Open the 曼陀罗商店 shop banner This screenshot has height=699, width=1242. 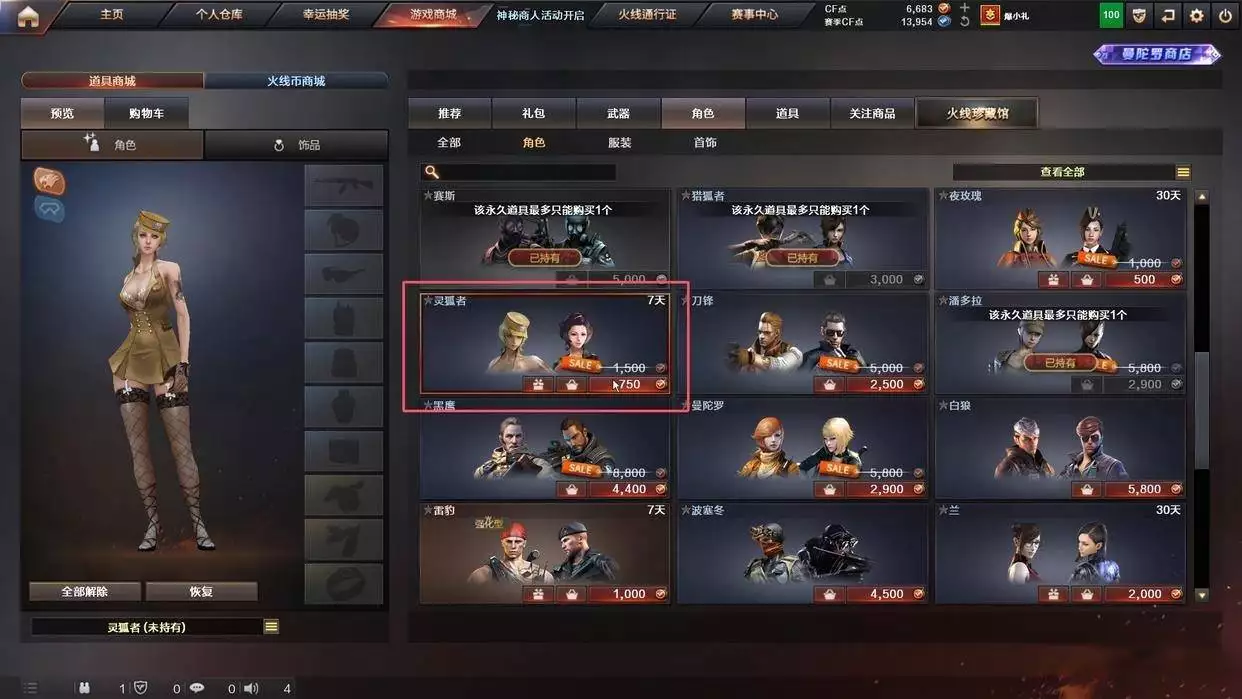(1156, 54)
